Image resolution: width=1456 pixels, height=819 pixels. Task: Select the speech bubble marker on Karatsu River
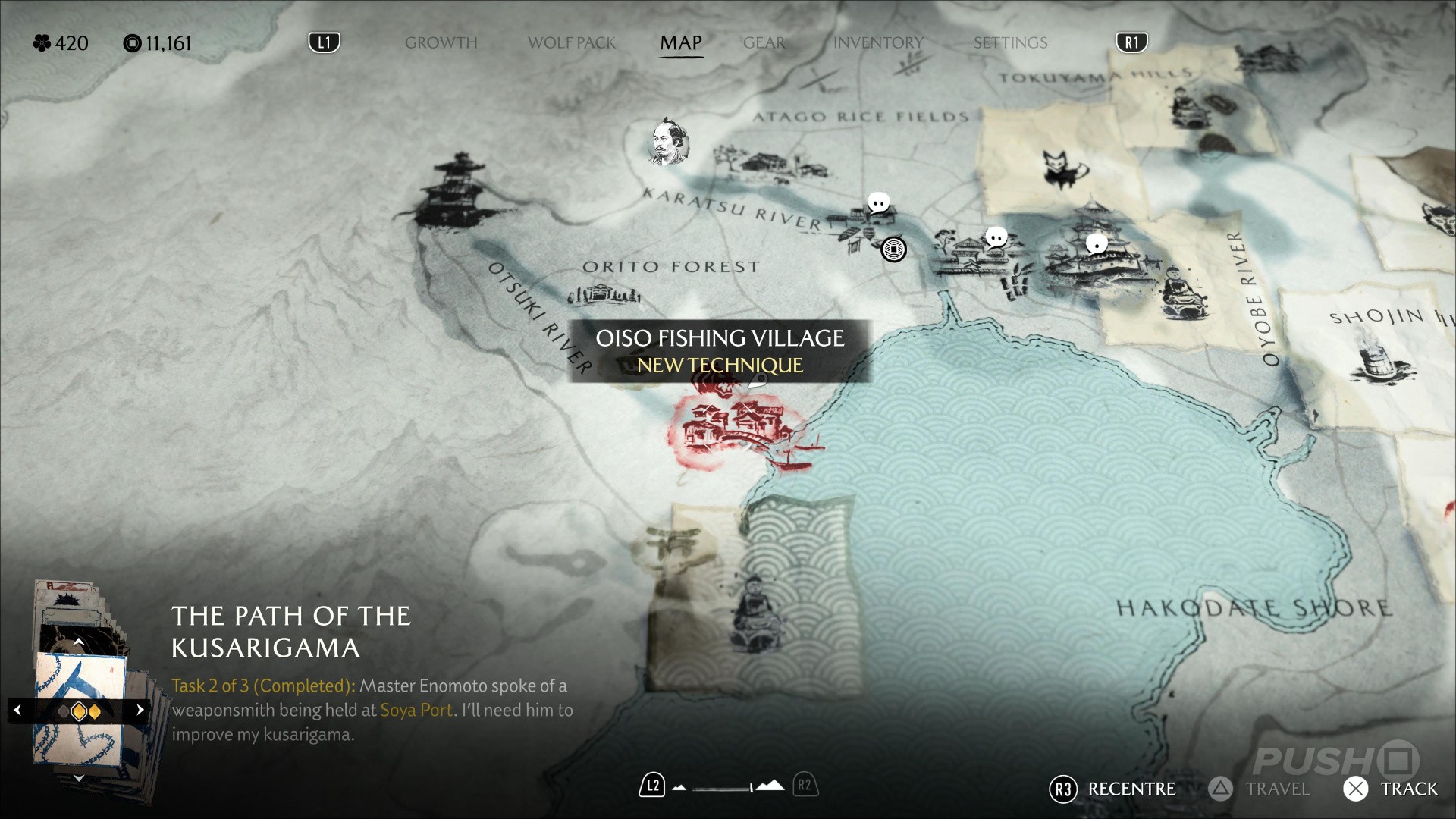coord(878,203)
